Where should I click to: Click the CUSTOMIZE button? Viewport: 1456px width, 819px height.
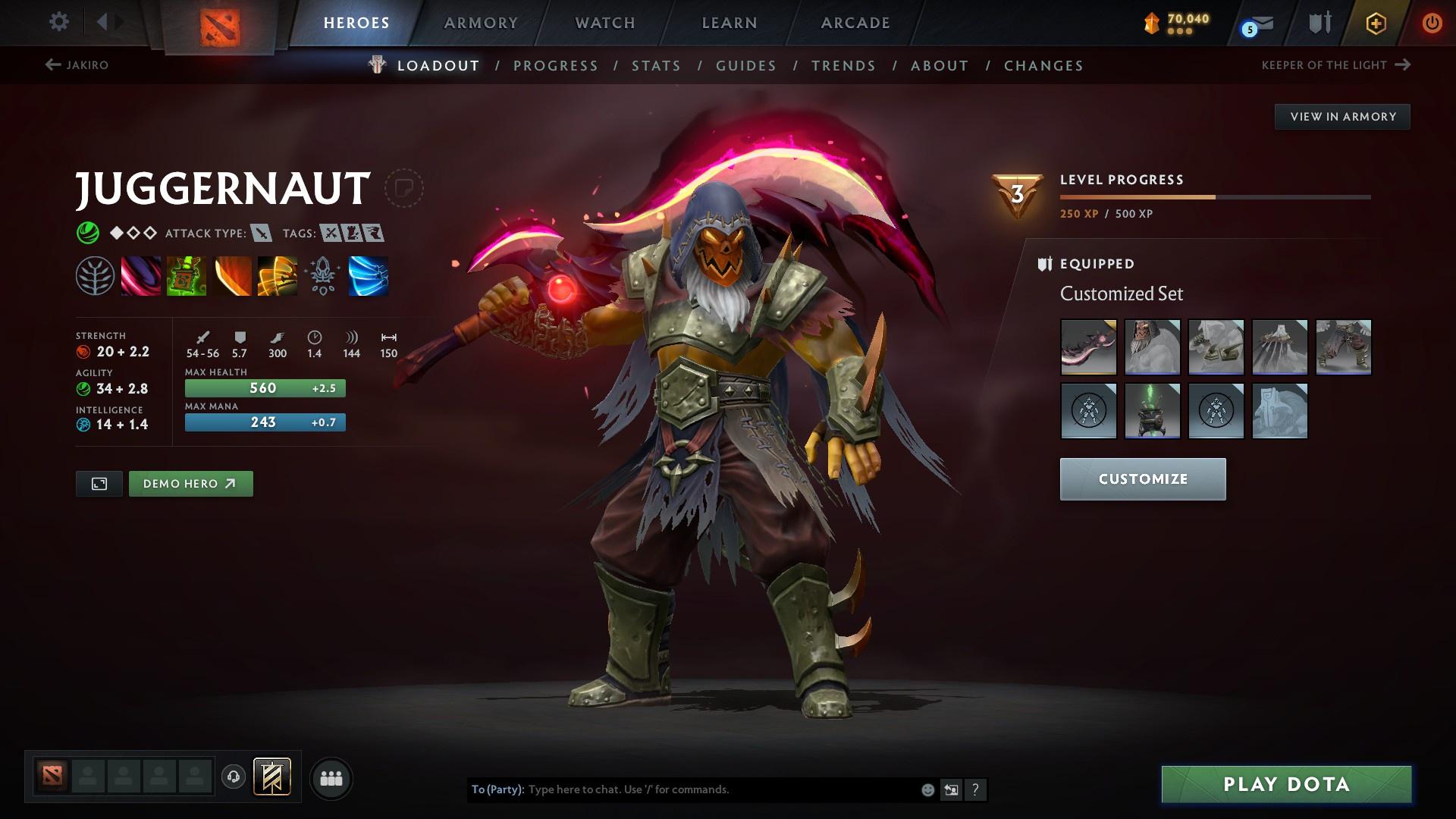pyautogui.click(x=1142, y=479)
